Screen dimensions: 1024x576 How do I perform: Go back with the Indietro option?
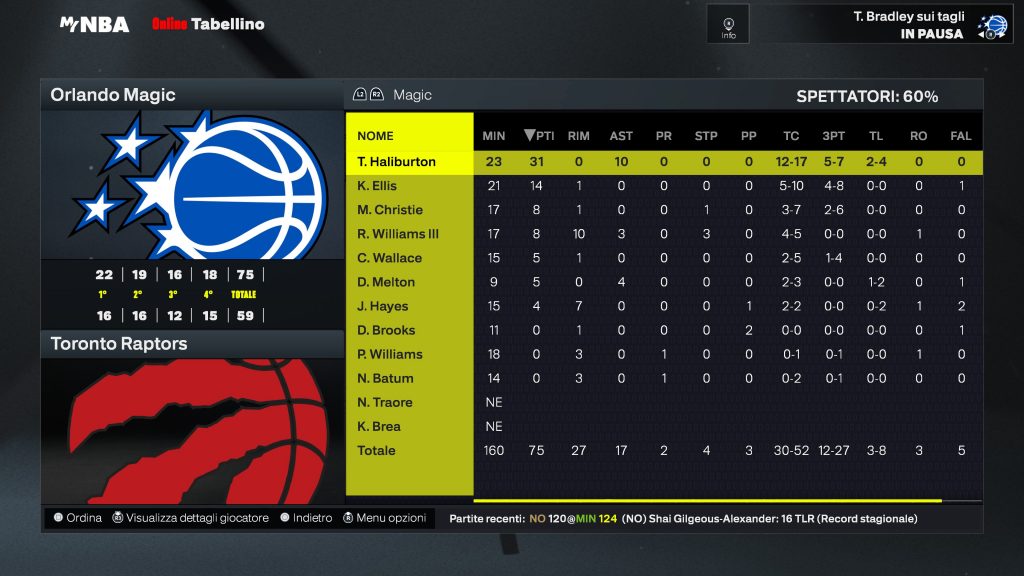coord(306,518)
